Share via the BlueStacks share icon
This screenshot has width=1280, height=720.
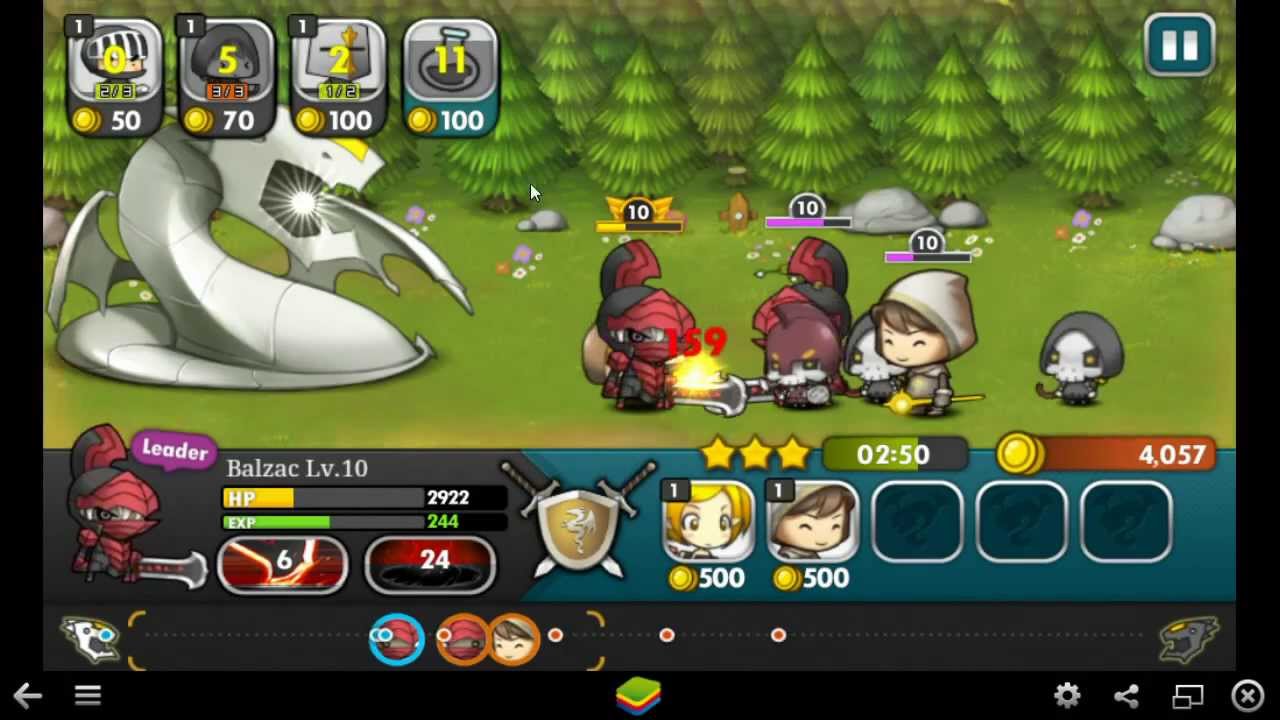(1127, 696)
